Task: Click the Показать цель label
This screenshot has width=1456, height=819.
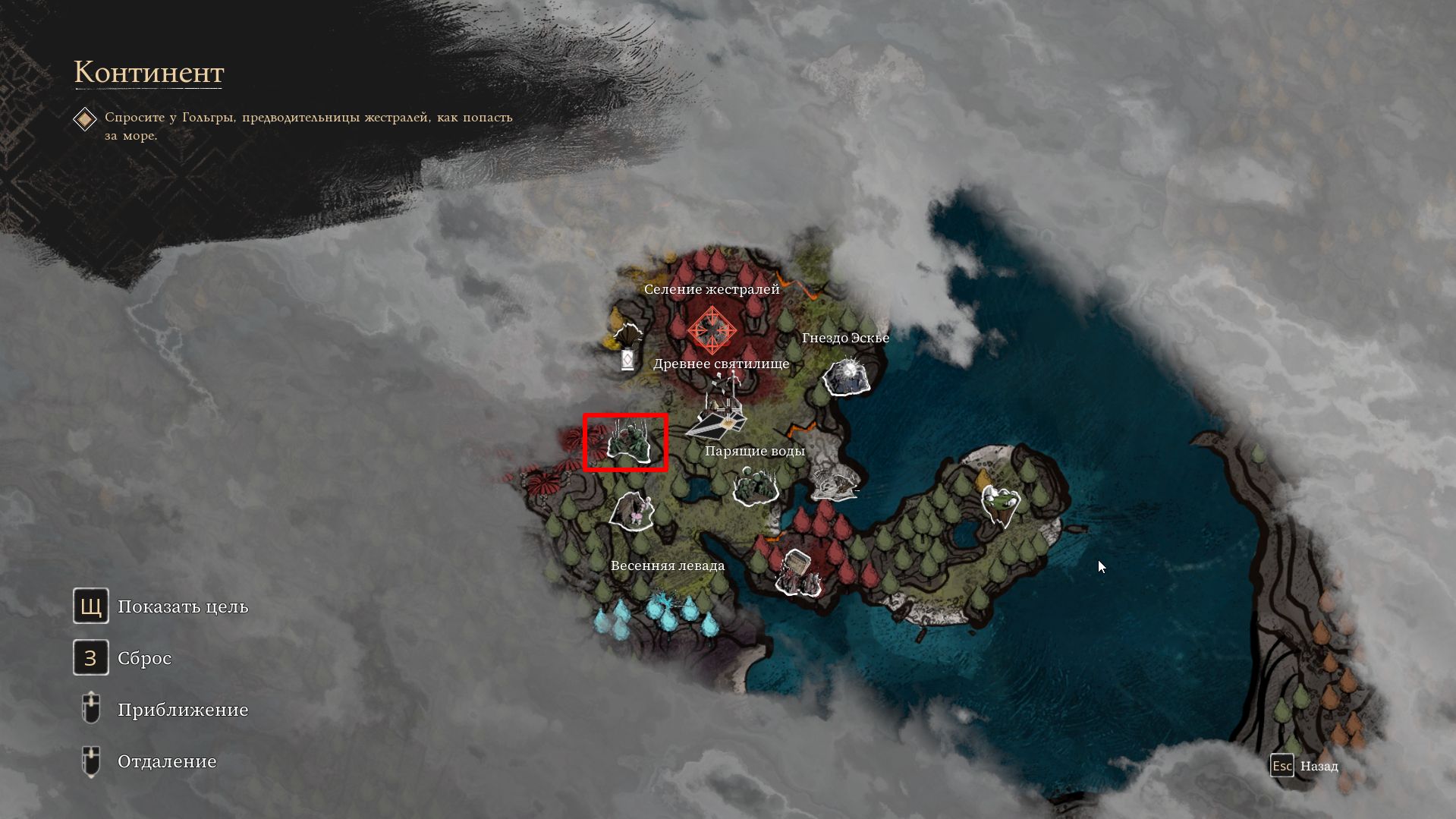Action: click(183, 606)
